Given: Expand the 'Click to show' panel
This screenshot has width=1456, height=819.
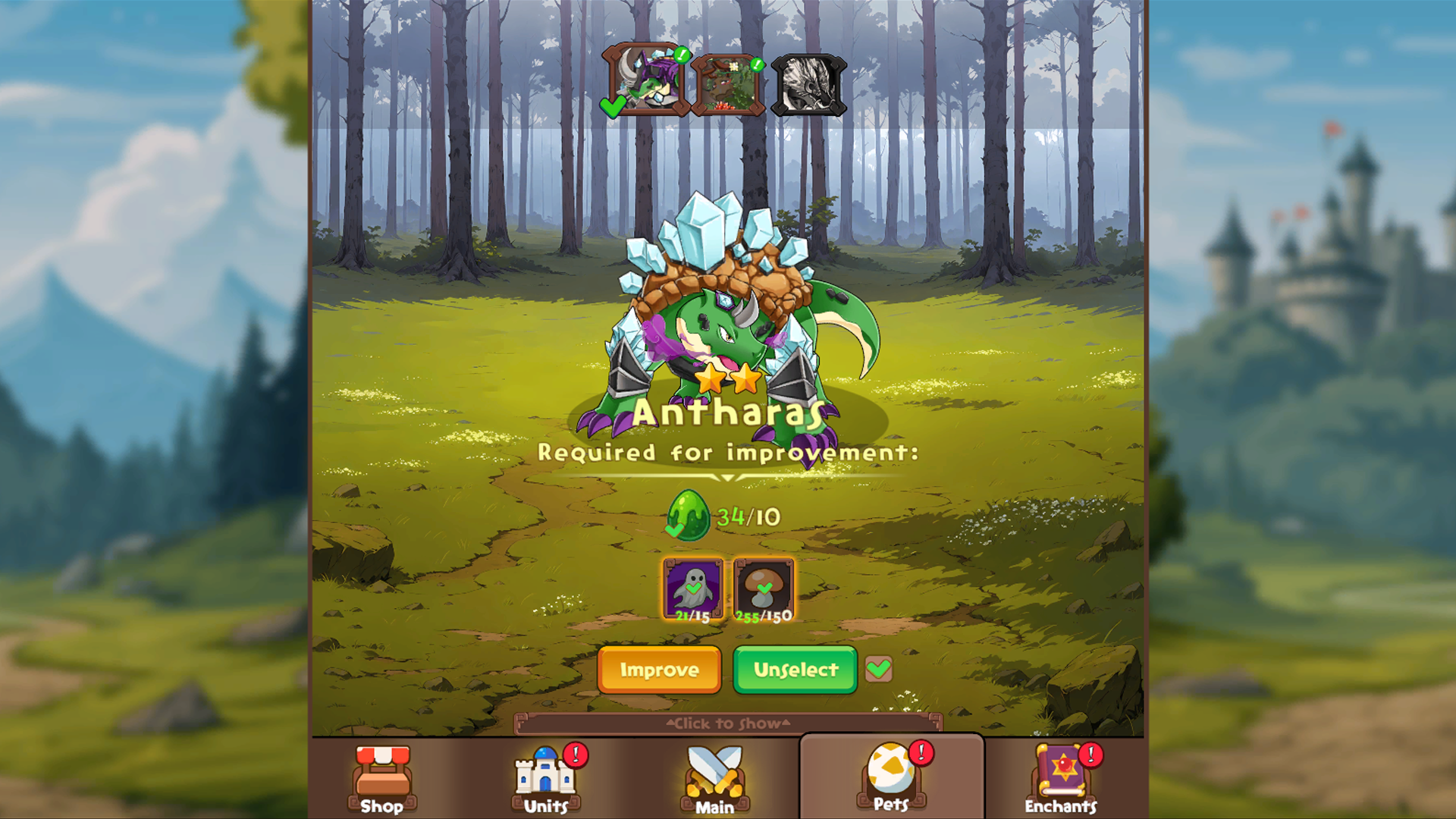Looking at the screenshot, I should click(x=728, y=723).
